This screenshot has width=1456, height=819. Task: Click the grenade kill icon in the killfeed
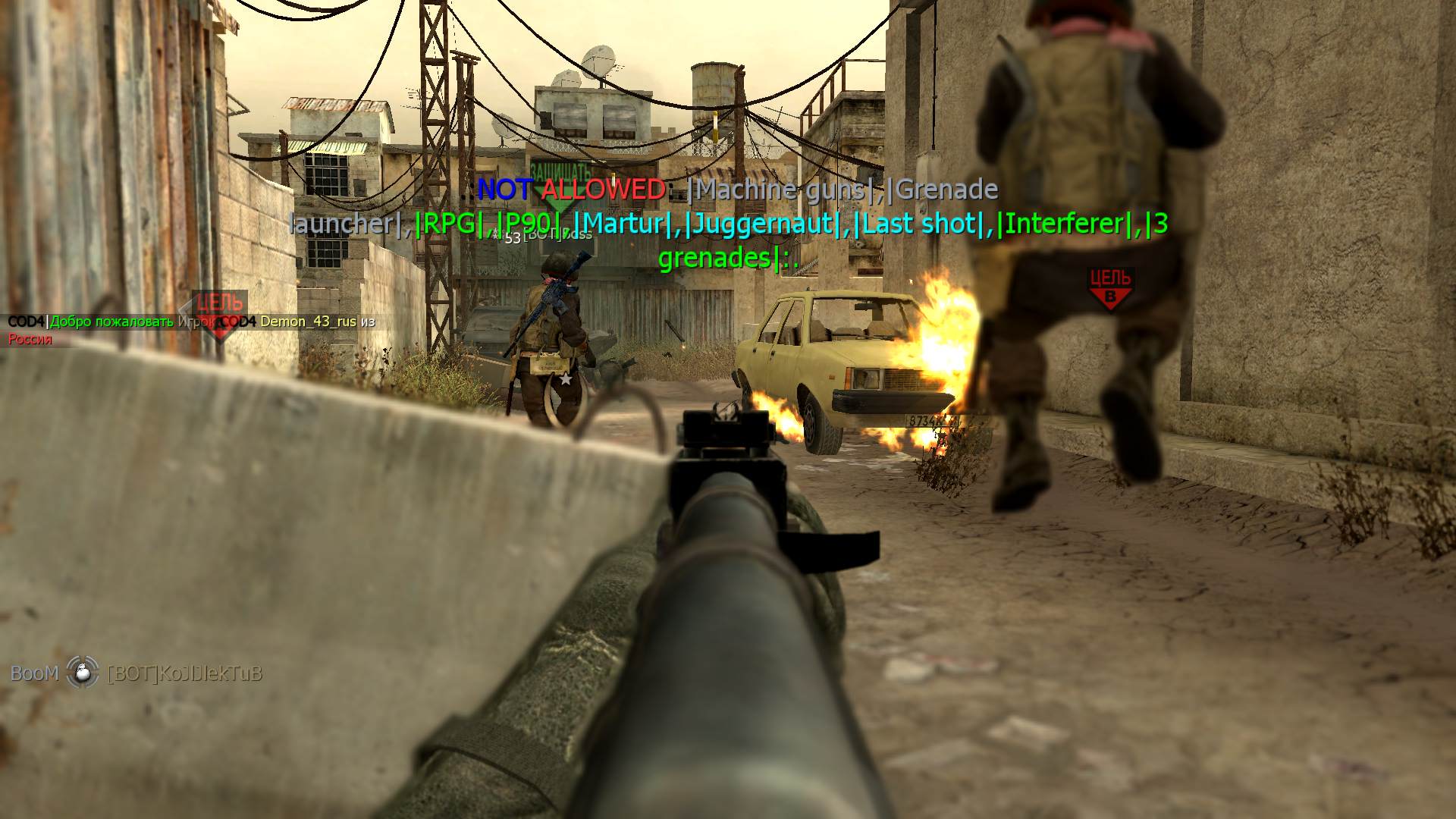pos(83,672)
